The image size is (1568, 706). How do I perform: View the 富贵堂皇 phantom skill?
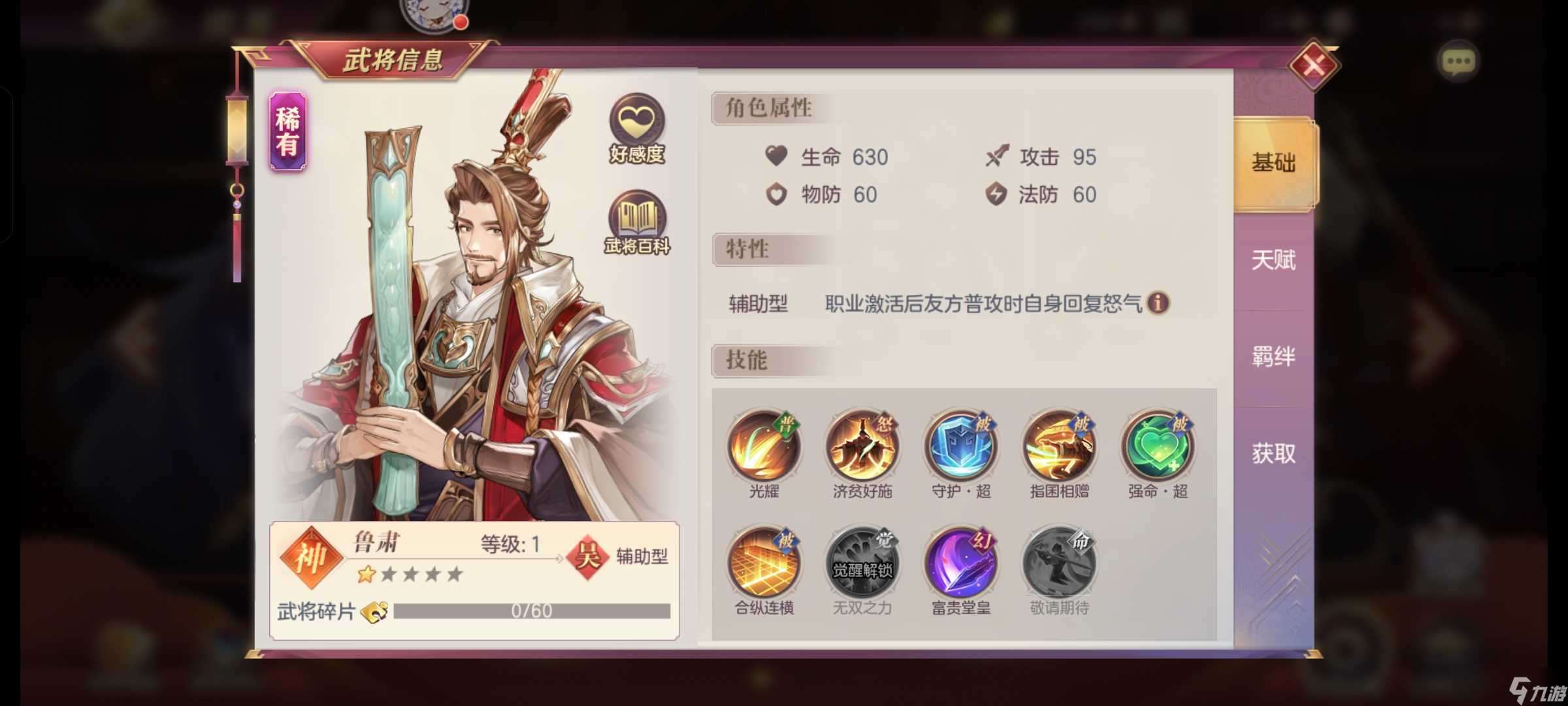click(x=960, y=563)
